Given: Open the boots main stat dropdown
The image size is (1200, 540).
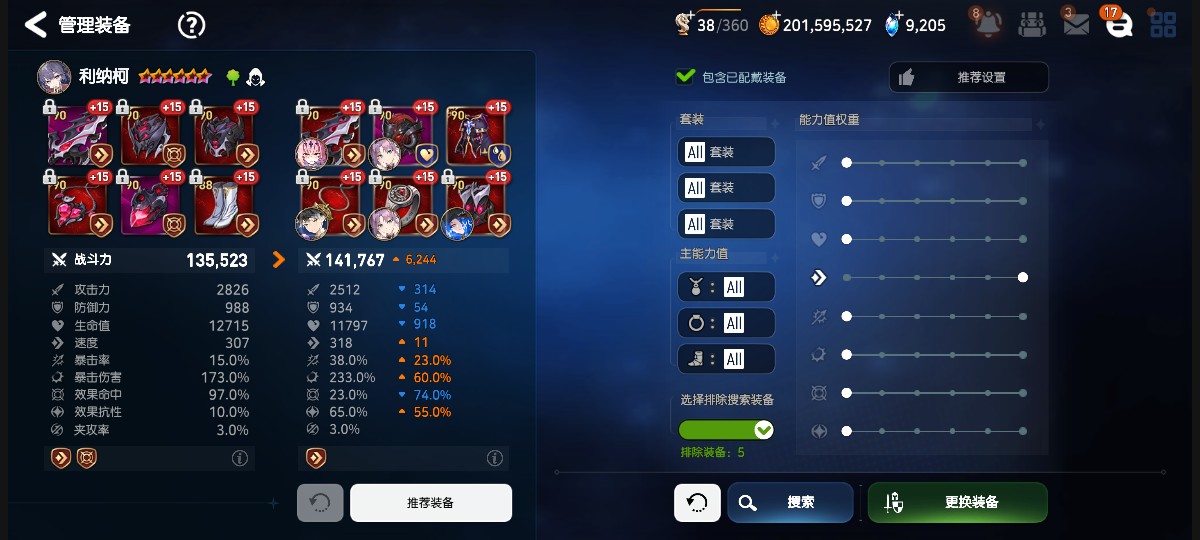Looking at the screenshot, I should pos(726,359).
